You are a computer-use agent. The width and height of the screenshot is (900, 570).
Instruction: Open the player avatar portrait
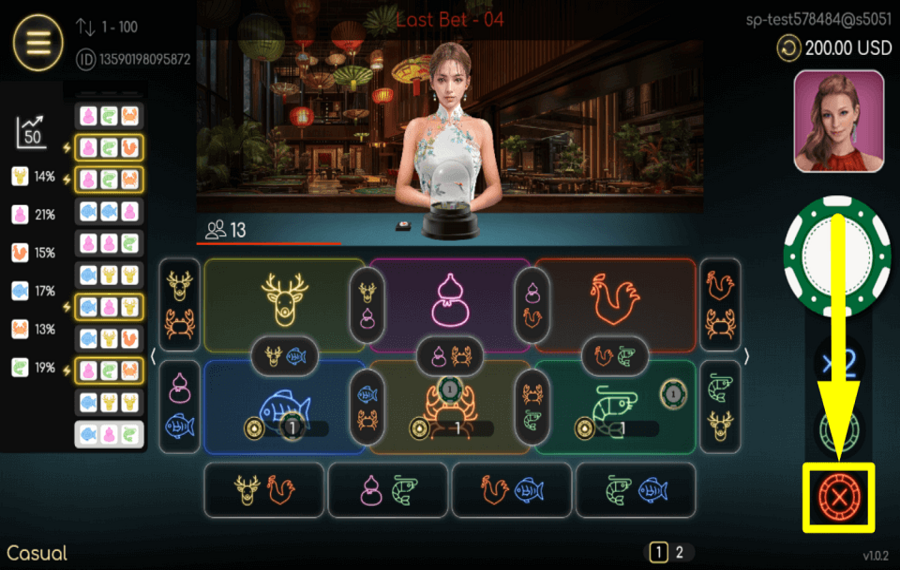(x=838, y=121)
